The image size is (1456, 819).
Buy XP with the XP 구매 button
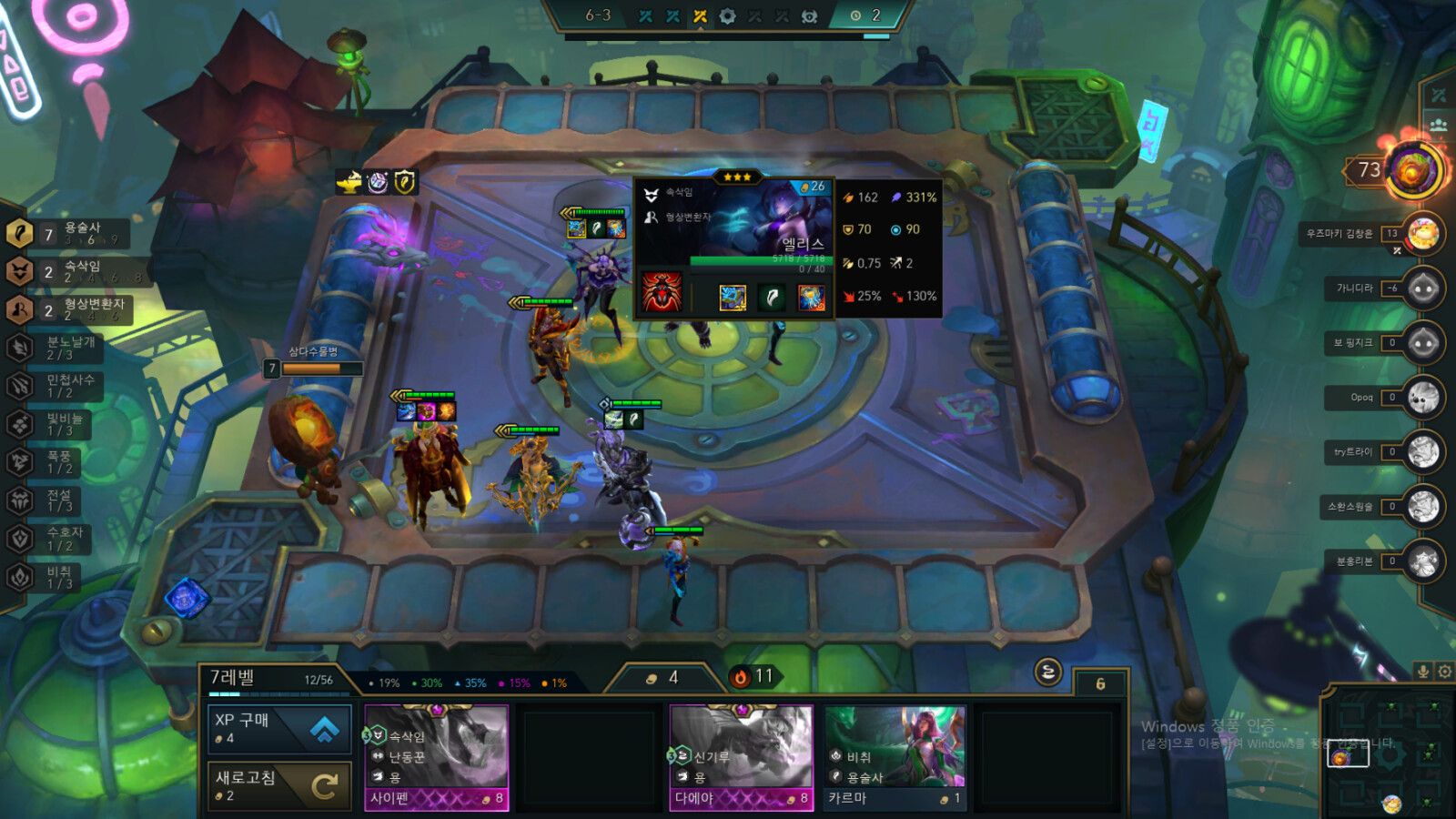(x=279, y=729)
